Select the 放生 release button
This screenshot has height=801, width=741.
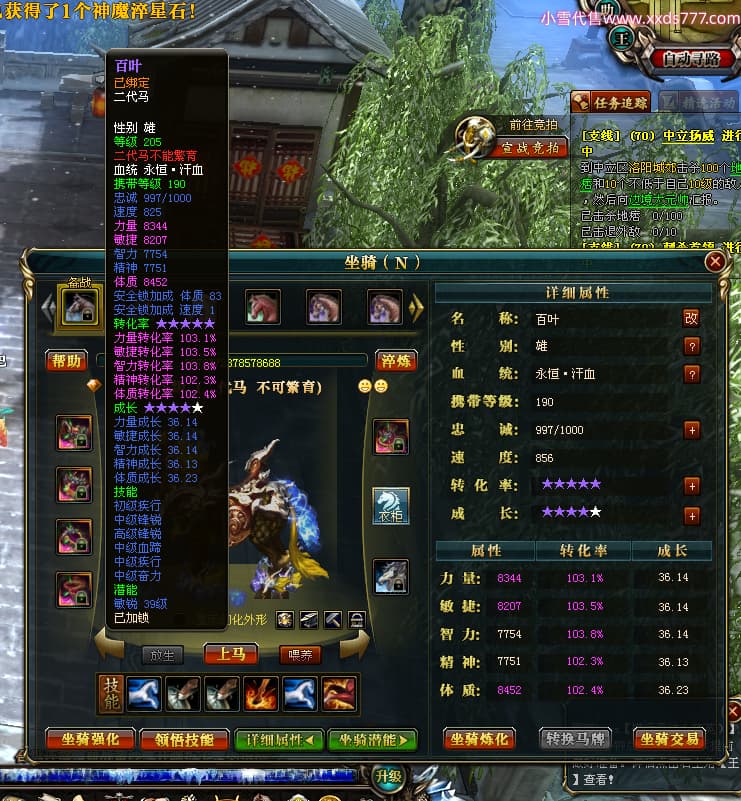click(161, 655)
